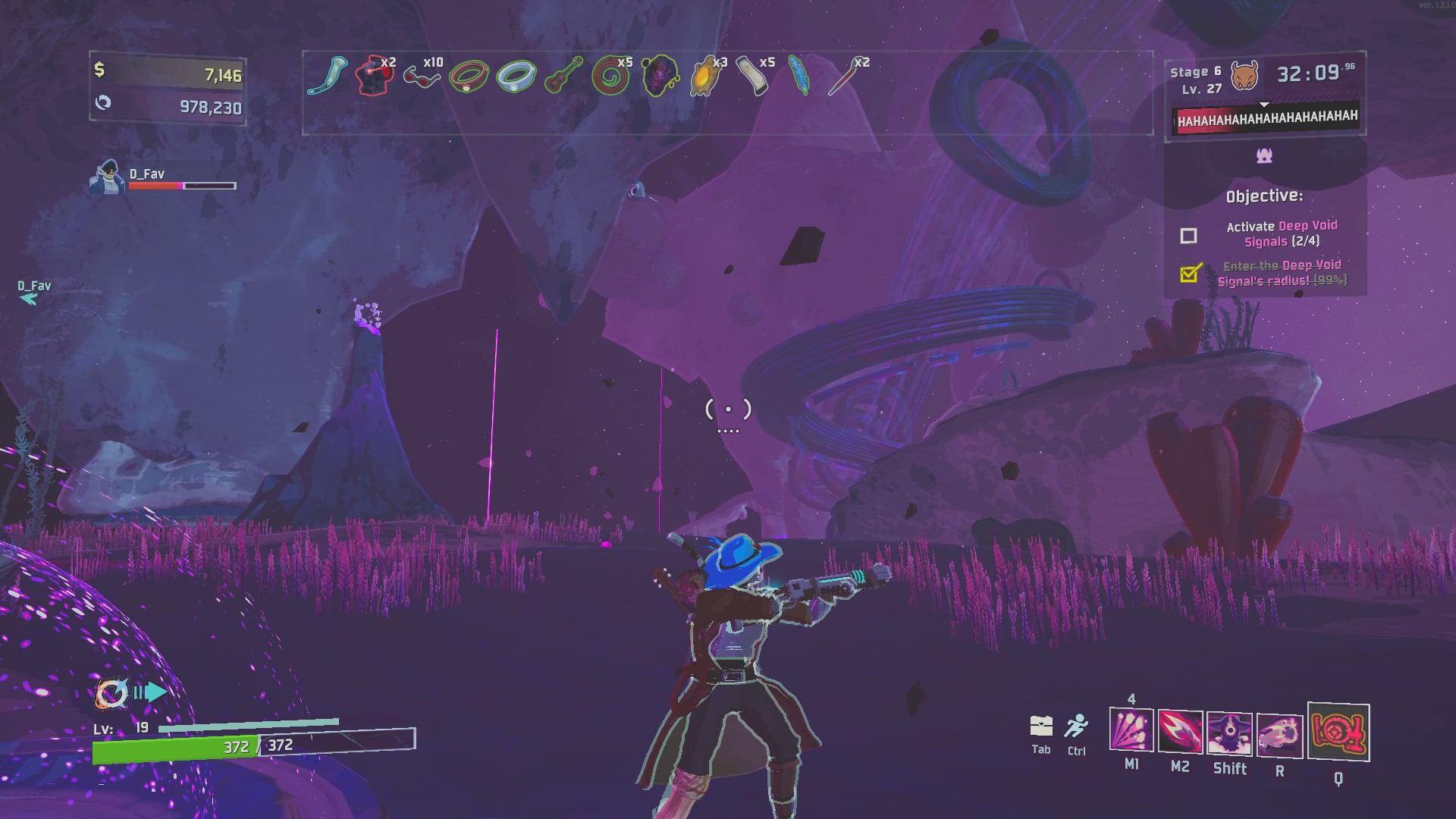Activate the red target equipment slot
This screenshot has width=1456, height=819.
tap(1338, 733)
